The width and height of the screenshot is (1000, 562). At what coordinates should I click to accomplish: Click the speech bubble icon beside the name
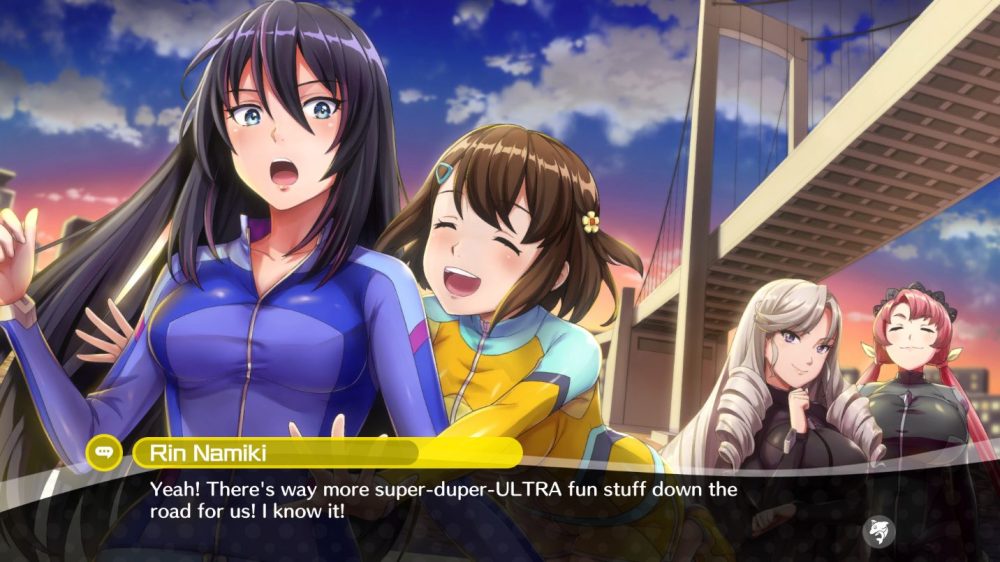point(104,452)
